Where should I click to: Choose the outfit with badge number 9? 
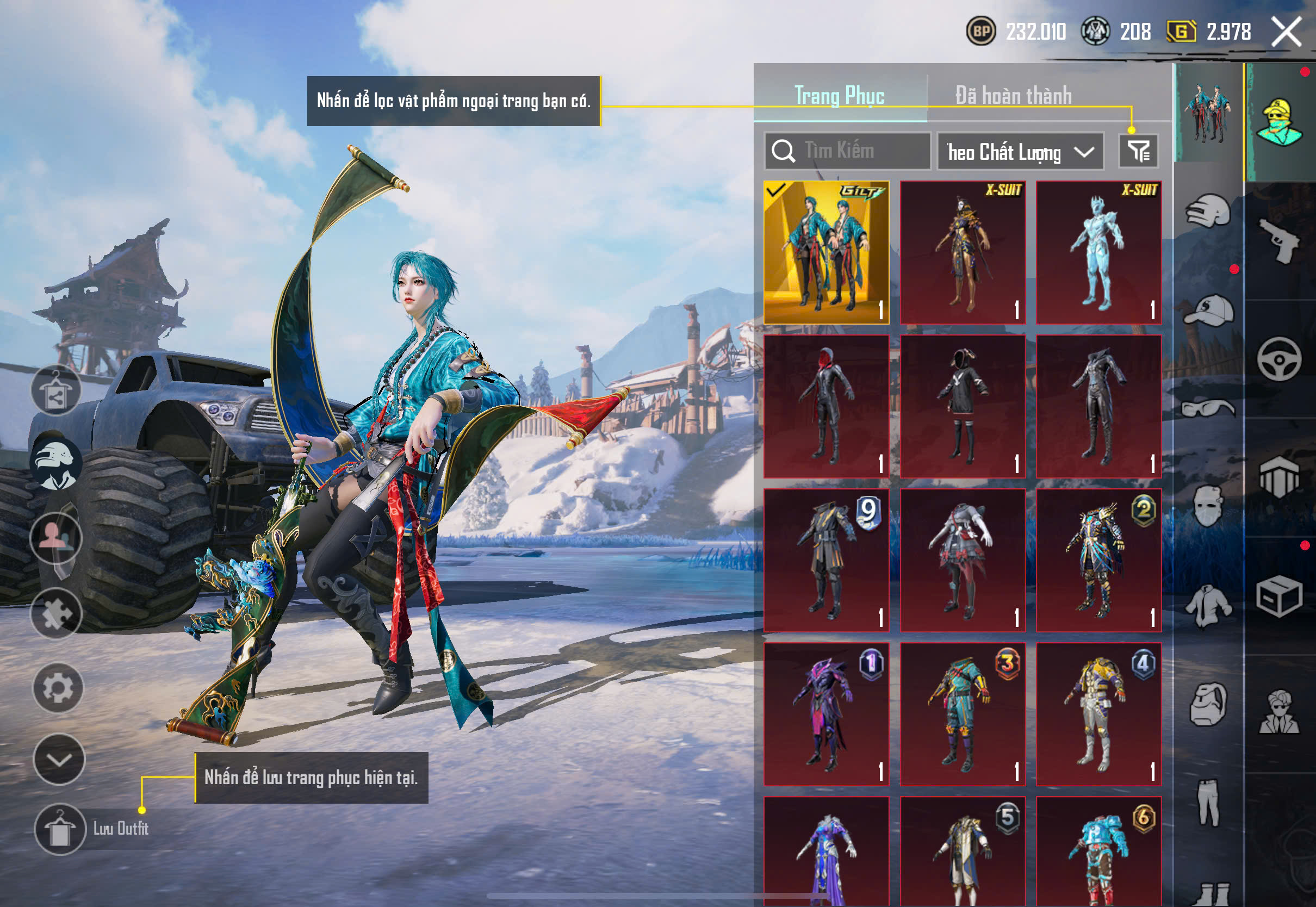click(826, 560)
